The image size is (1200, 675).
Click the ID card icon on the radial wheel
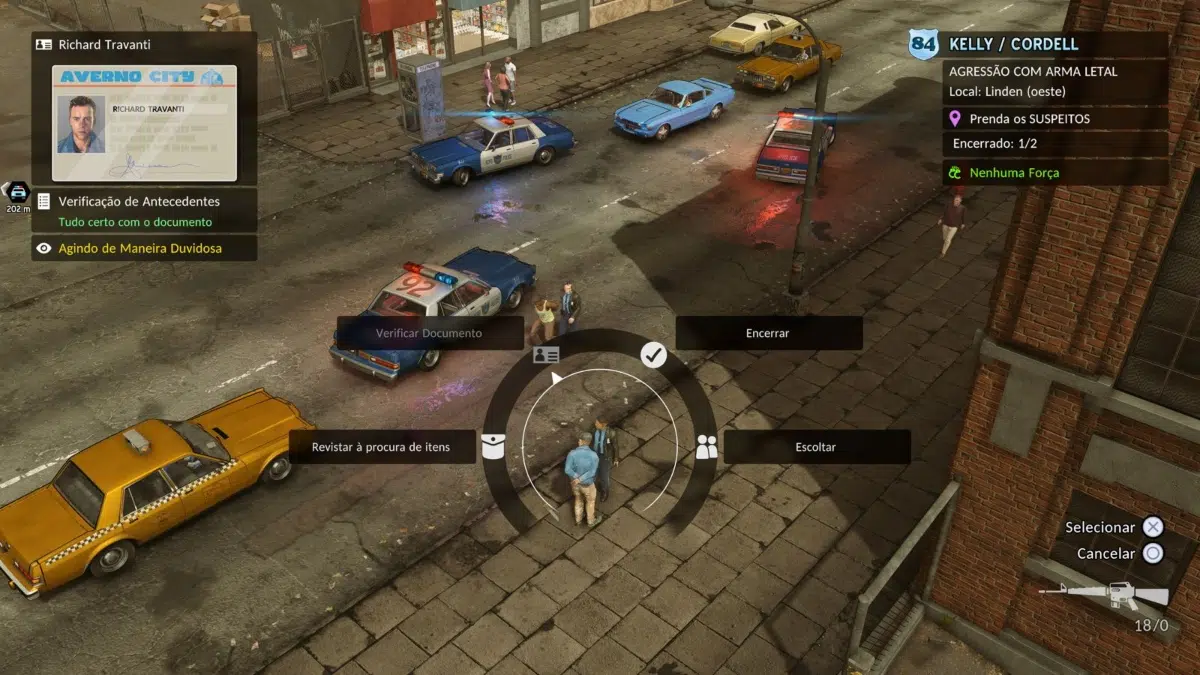point(546,355)
